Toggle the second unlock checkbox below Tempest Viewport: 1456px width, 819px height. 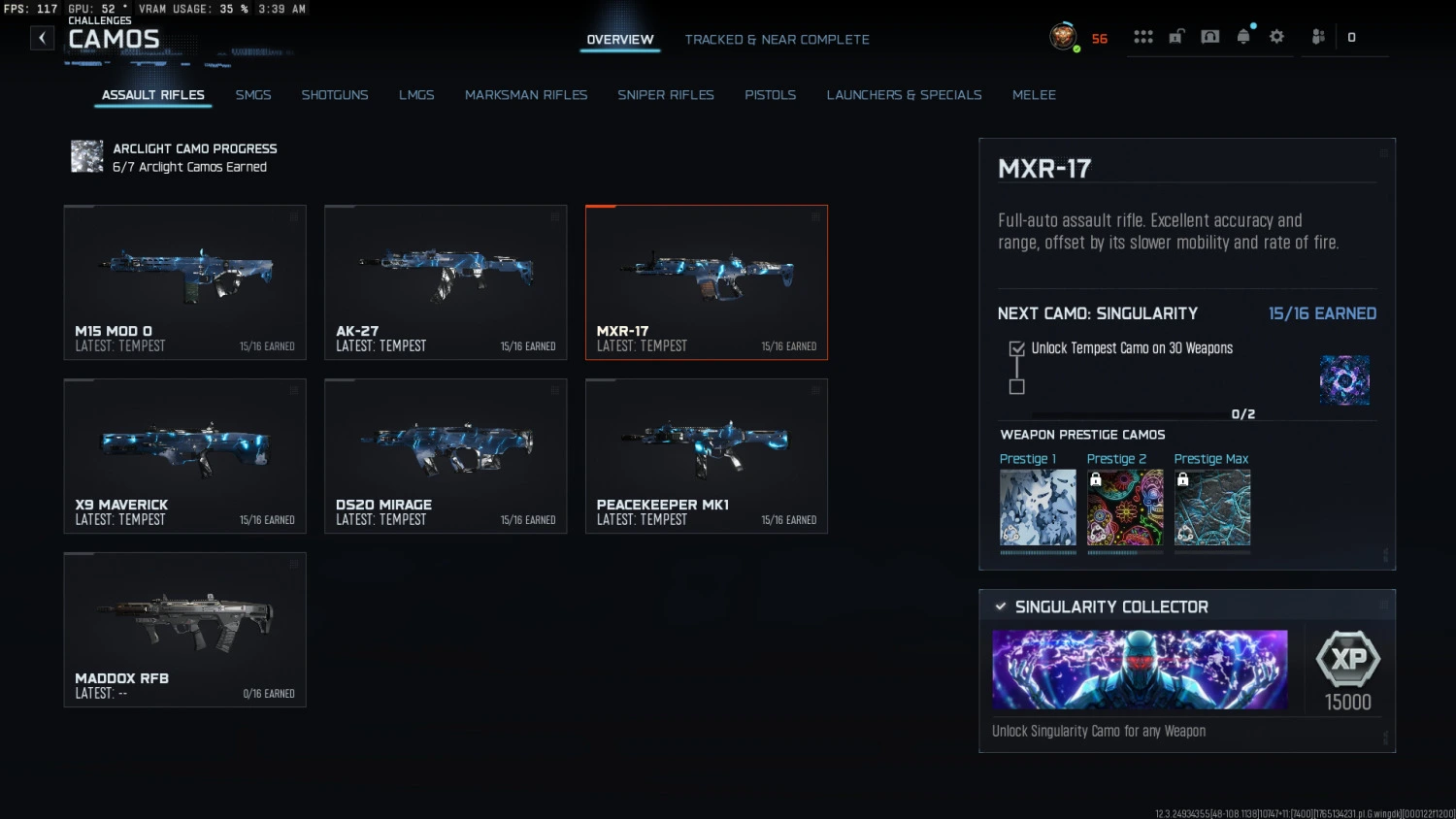pyautogui.click(x=1015, y=386)
